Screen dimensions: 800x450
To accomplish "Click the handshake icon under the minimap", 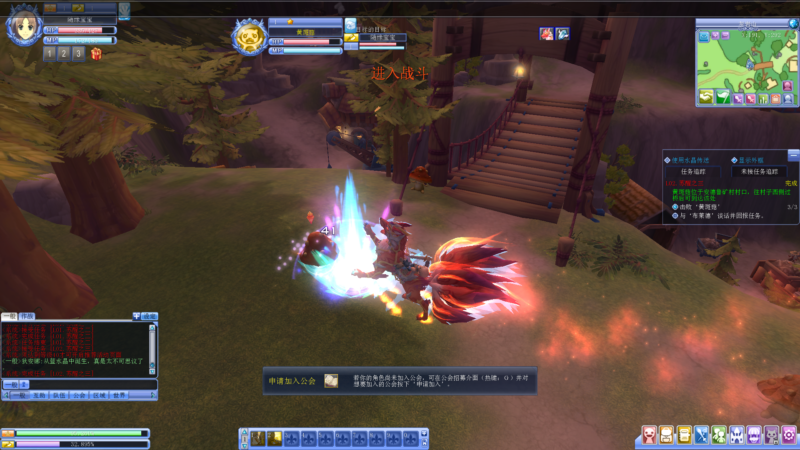I will click(704, 97).
